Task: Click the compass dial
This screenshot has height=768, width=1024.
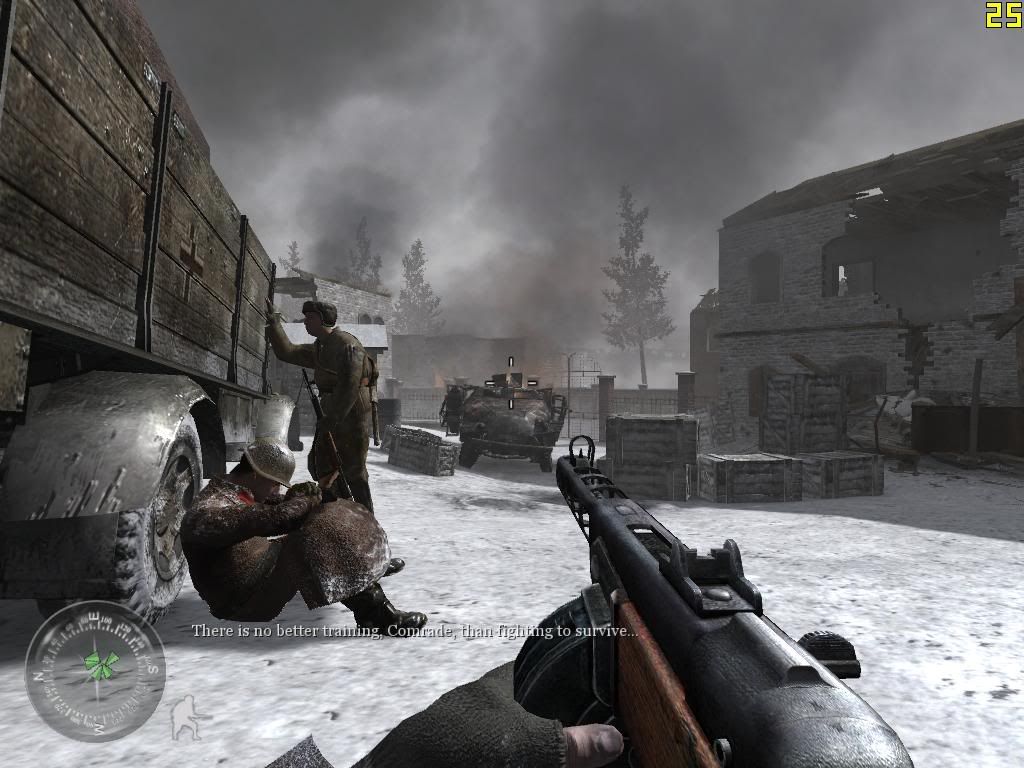Action: 95,671
